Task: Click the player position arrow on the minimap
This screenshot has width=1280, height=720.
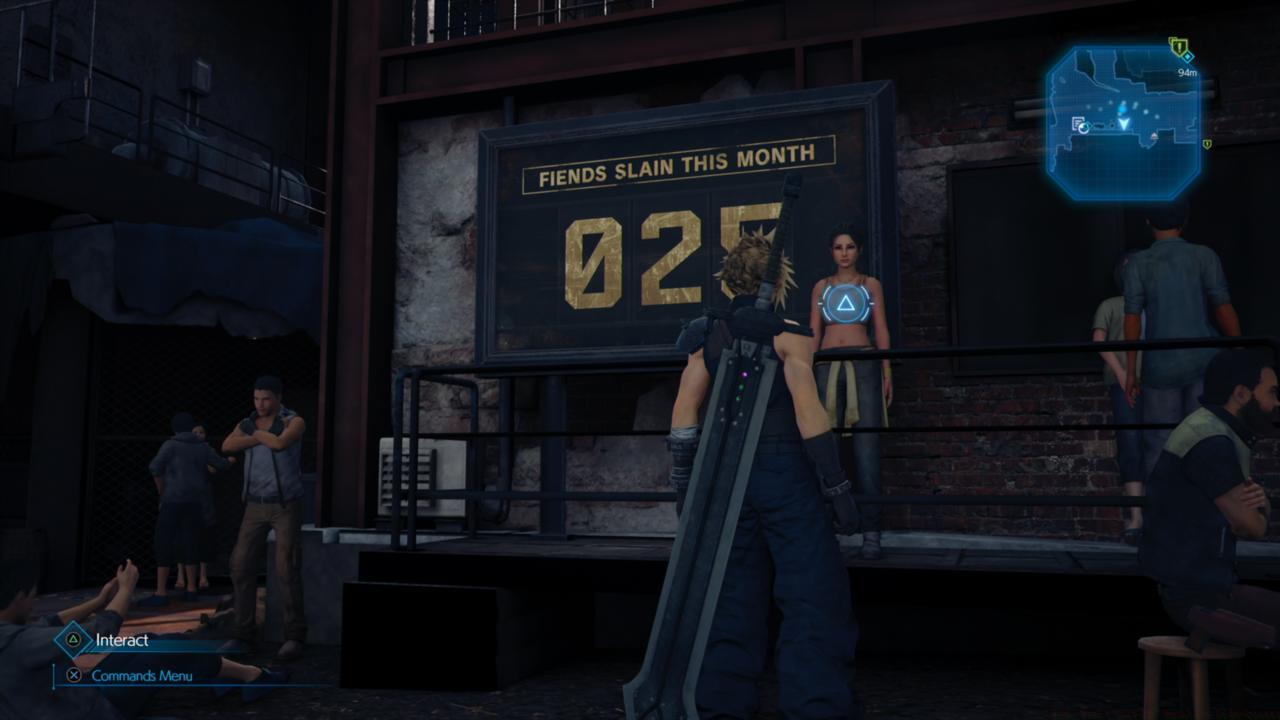Action: pos(1124,124)
